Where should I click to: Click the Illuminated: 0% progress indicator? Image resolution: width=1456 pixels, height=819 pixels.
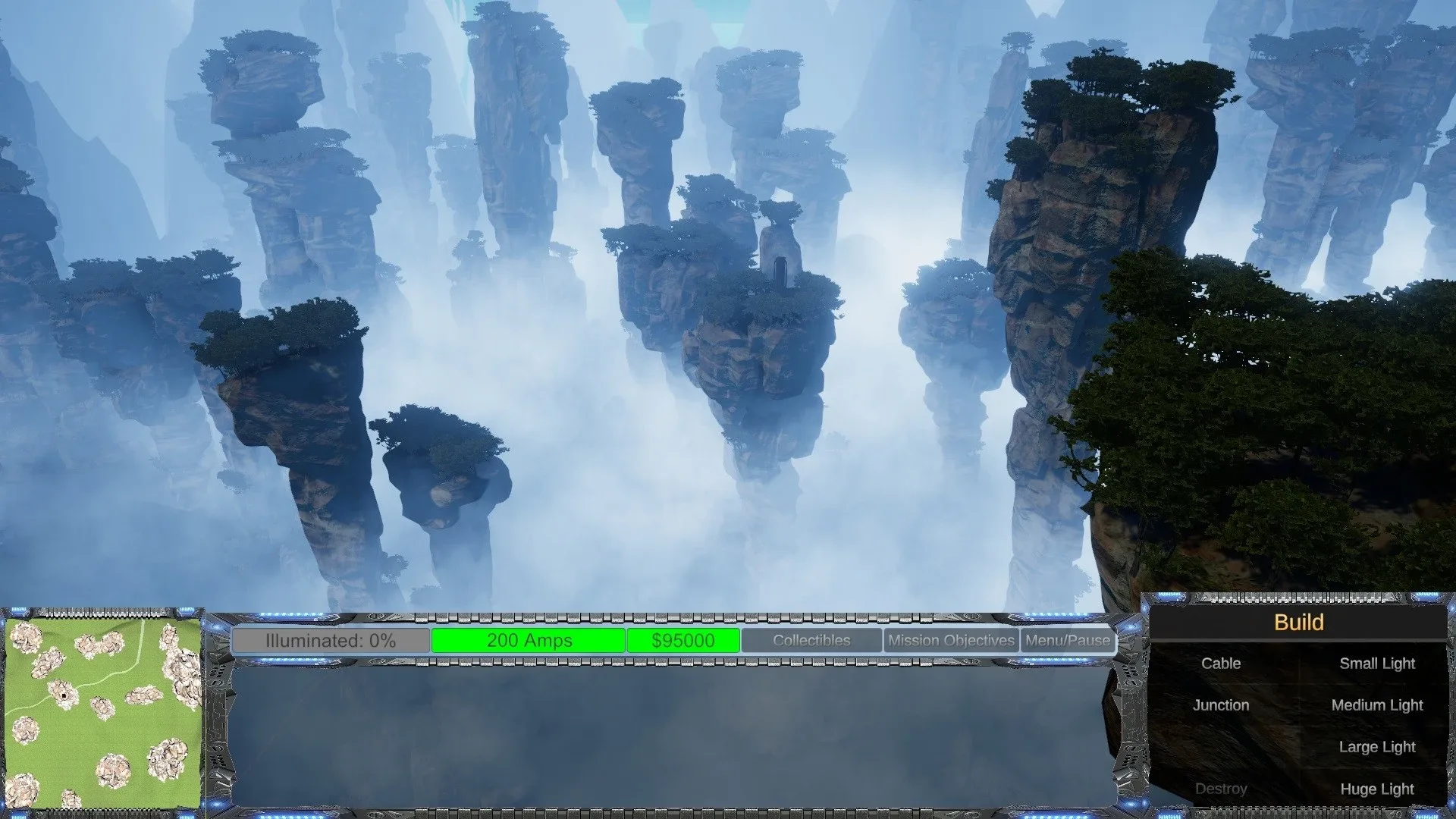pos(331,641)
